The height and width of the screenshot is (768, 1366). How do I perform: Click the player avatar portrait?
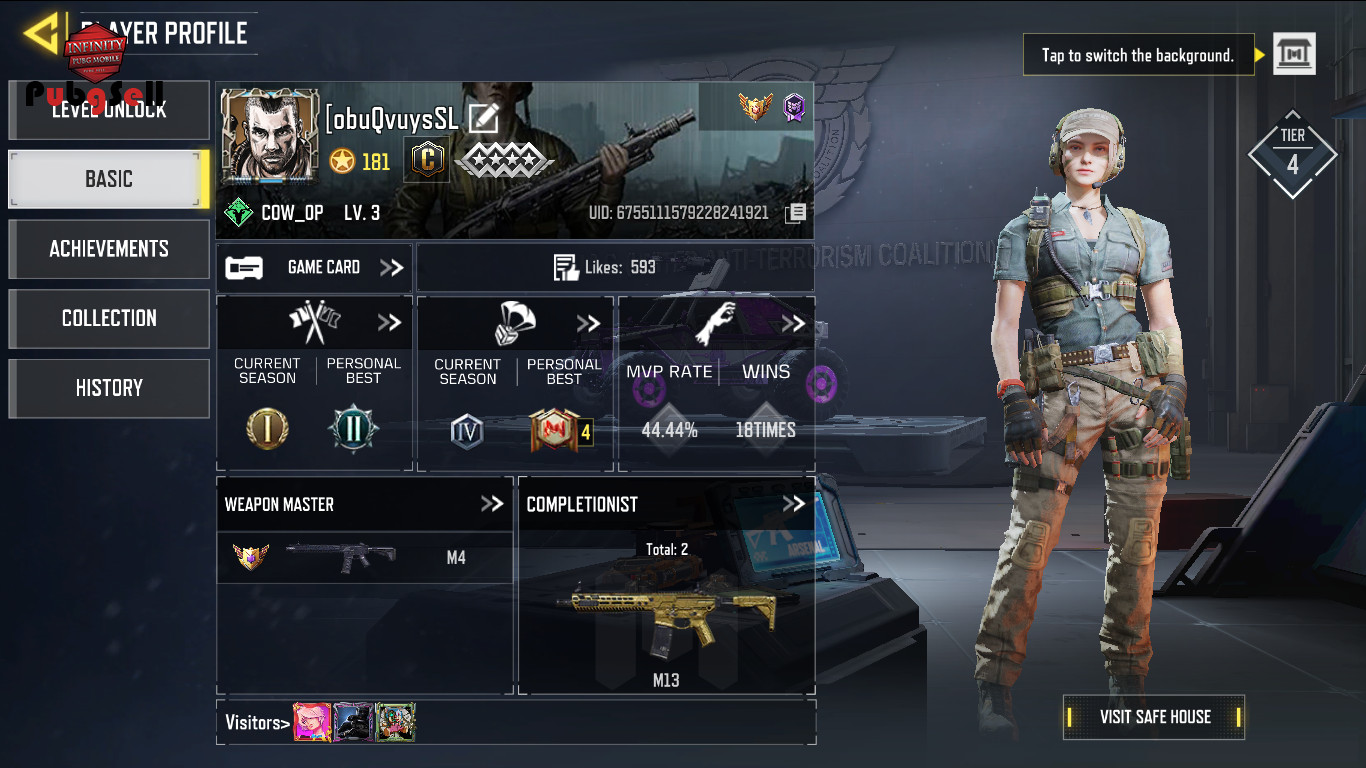pos(270,137)
